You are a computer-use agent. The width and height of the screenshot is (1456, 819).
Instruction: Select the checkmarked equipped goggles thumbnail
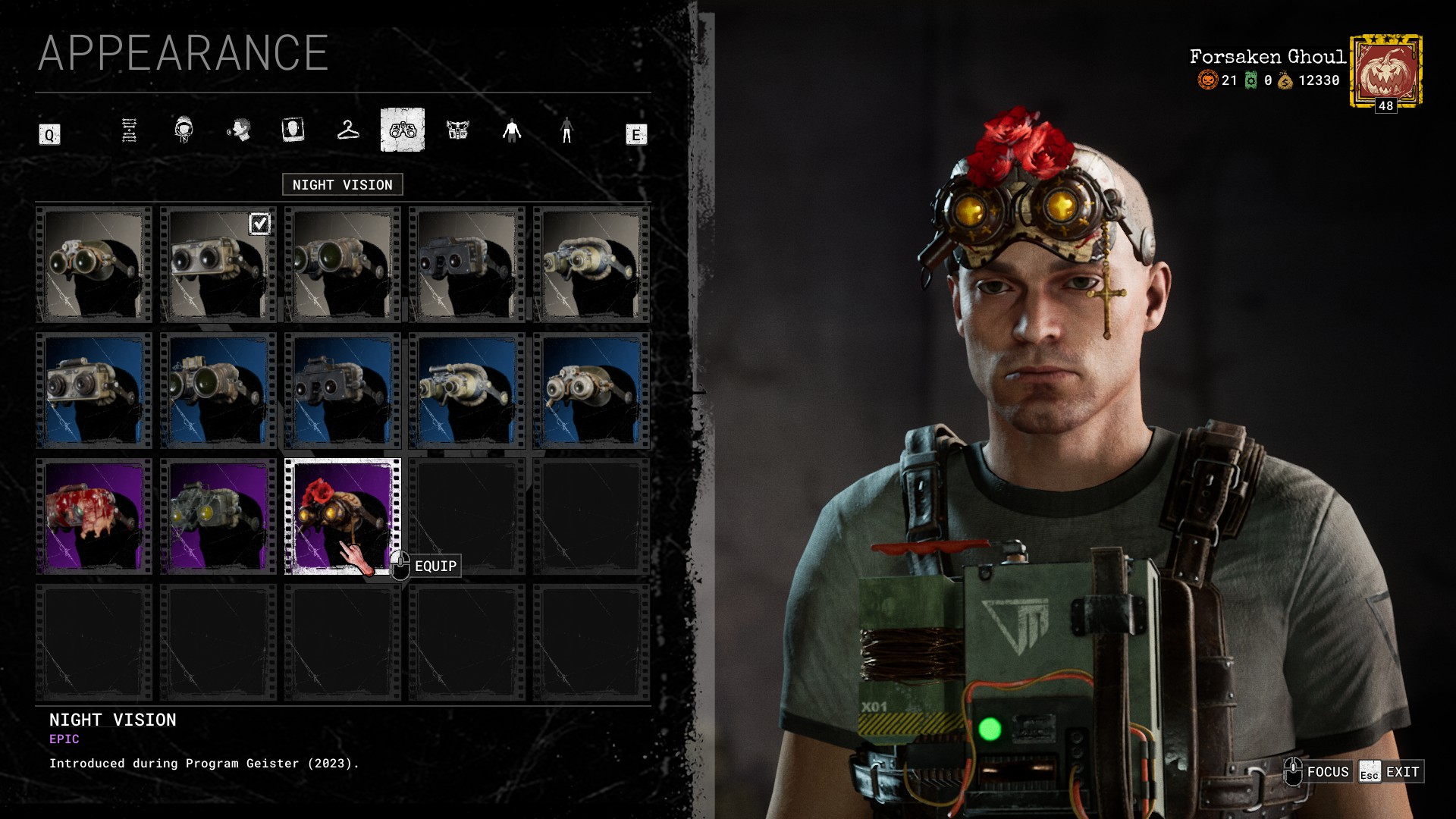218,265
